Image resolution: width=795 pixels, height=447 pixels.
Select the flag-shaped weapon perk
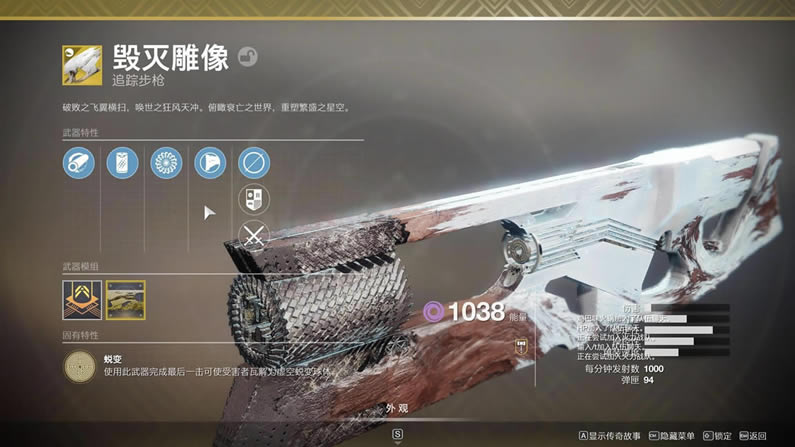210,163
